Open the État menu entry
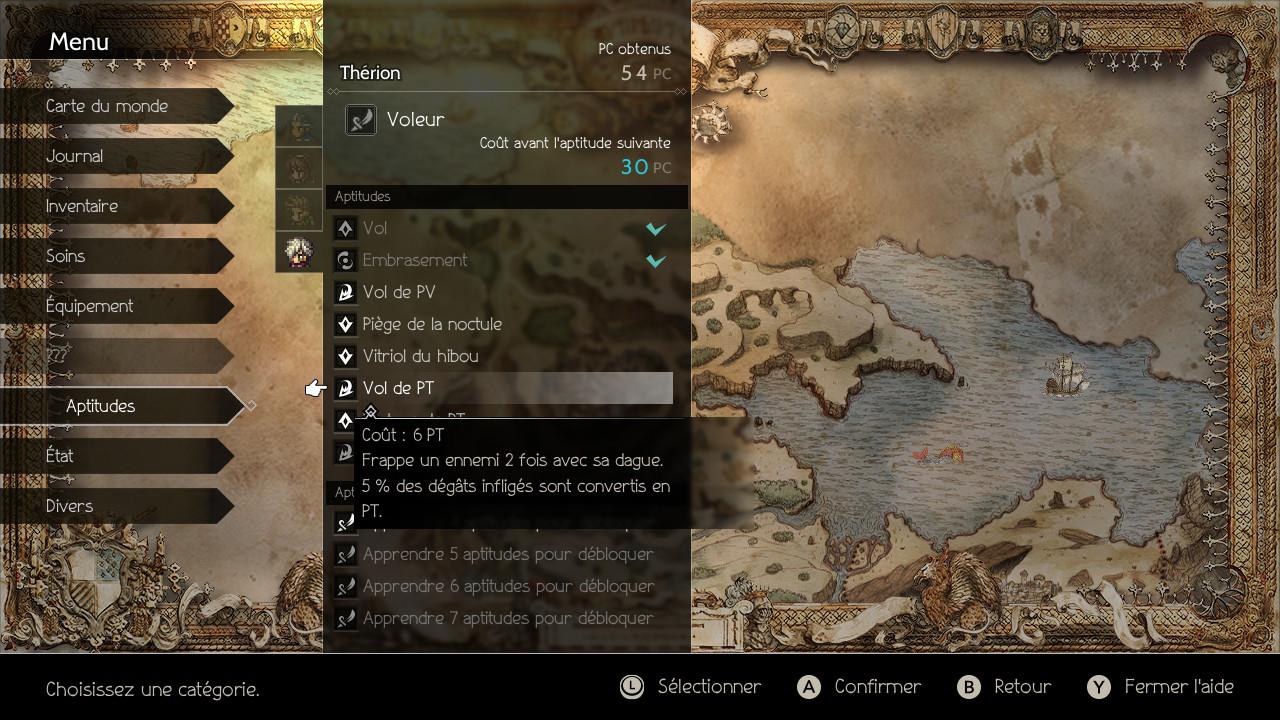 (60, 456)
